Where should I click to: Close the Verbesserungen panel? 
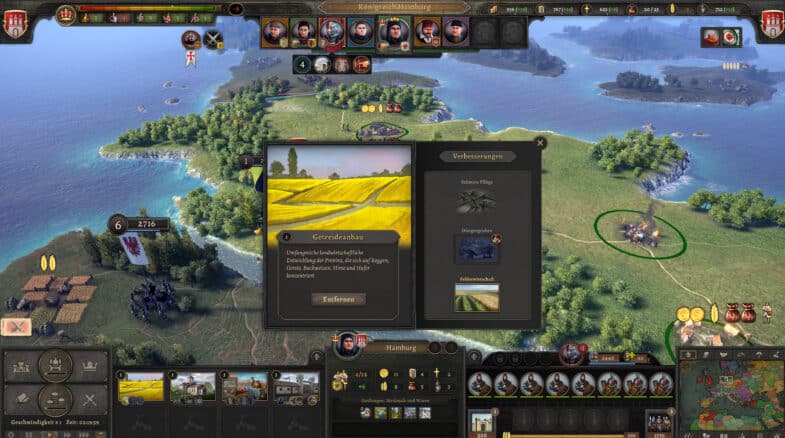coord(540,143)
